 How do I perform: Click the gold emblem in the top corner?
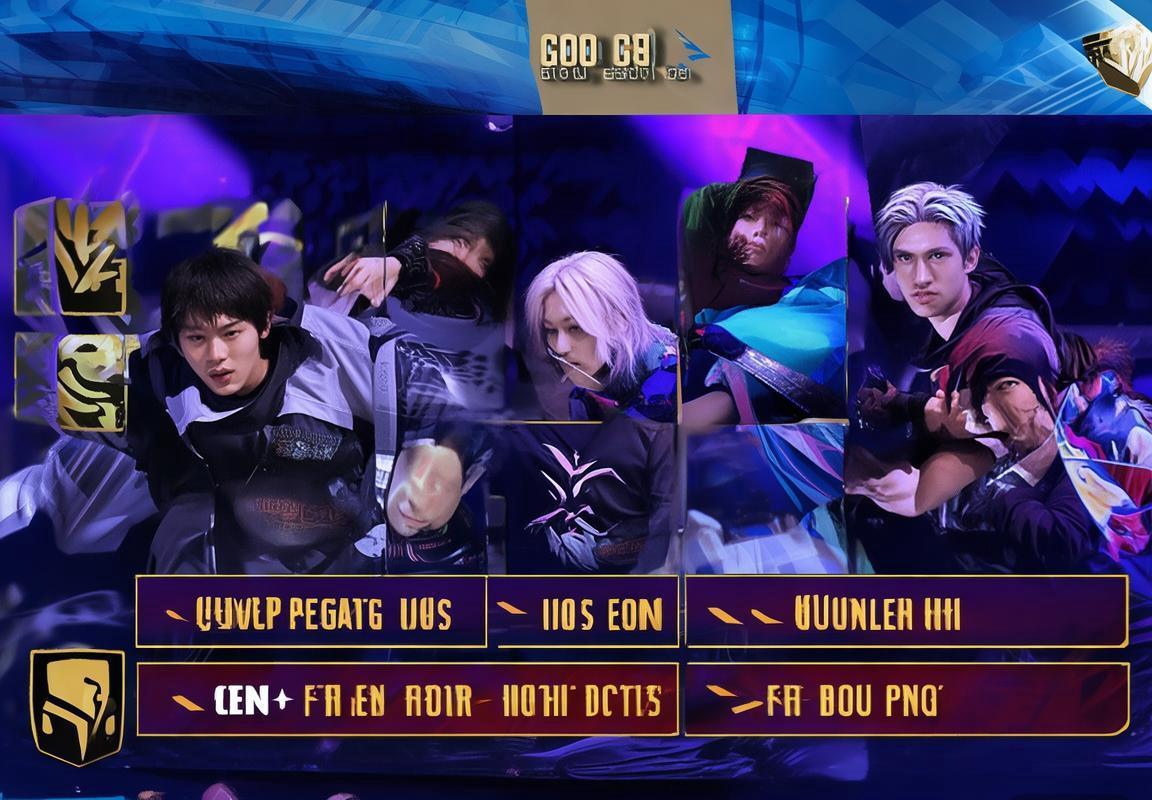(x=1116, y=57)
